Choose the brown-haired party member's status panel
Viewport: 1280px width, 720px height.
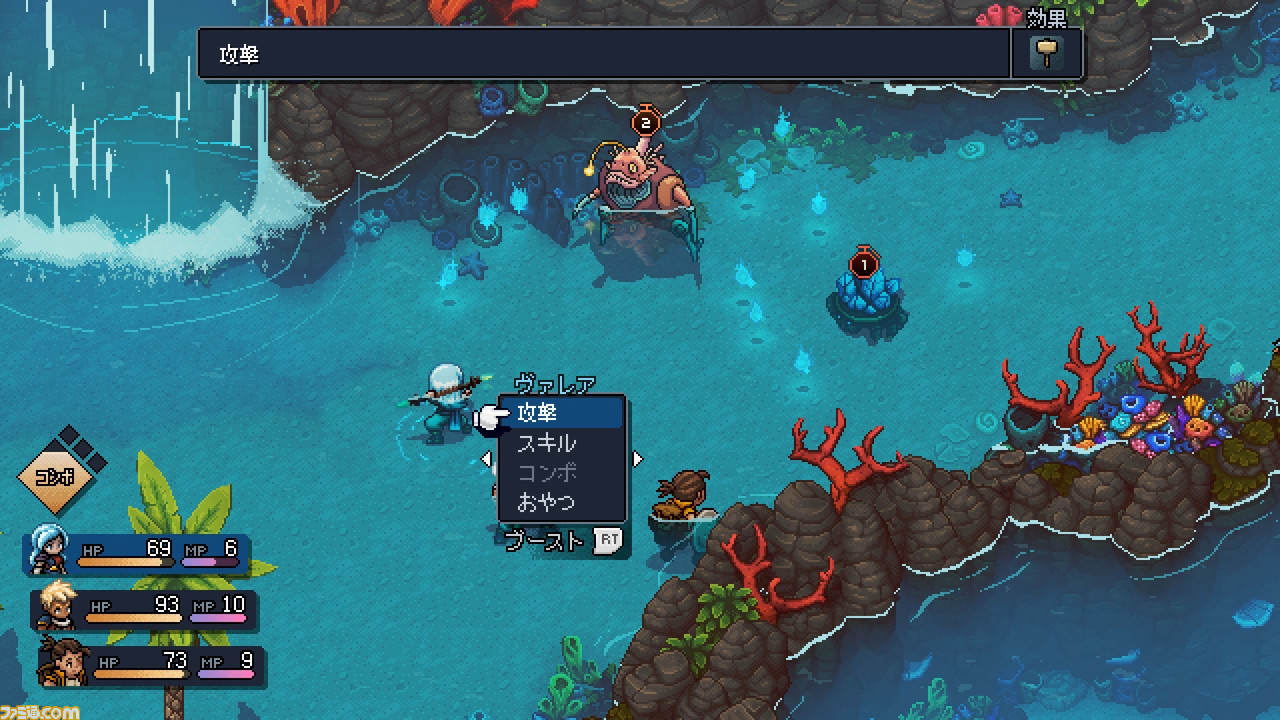tap(152, 665)
